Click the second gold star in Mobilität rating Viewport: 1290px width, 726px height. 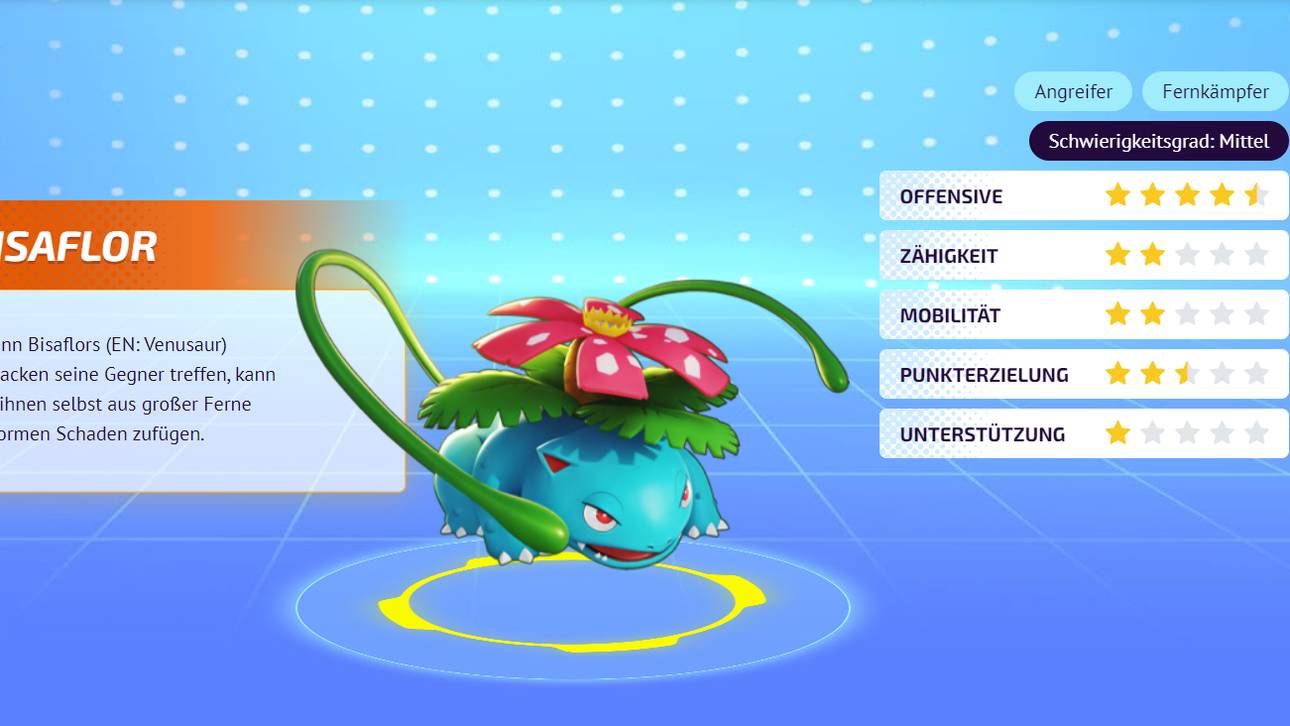1152,314
